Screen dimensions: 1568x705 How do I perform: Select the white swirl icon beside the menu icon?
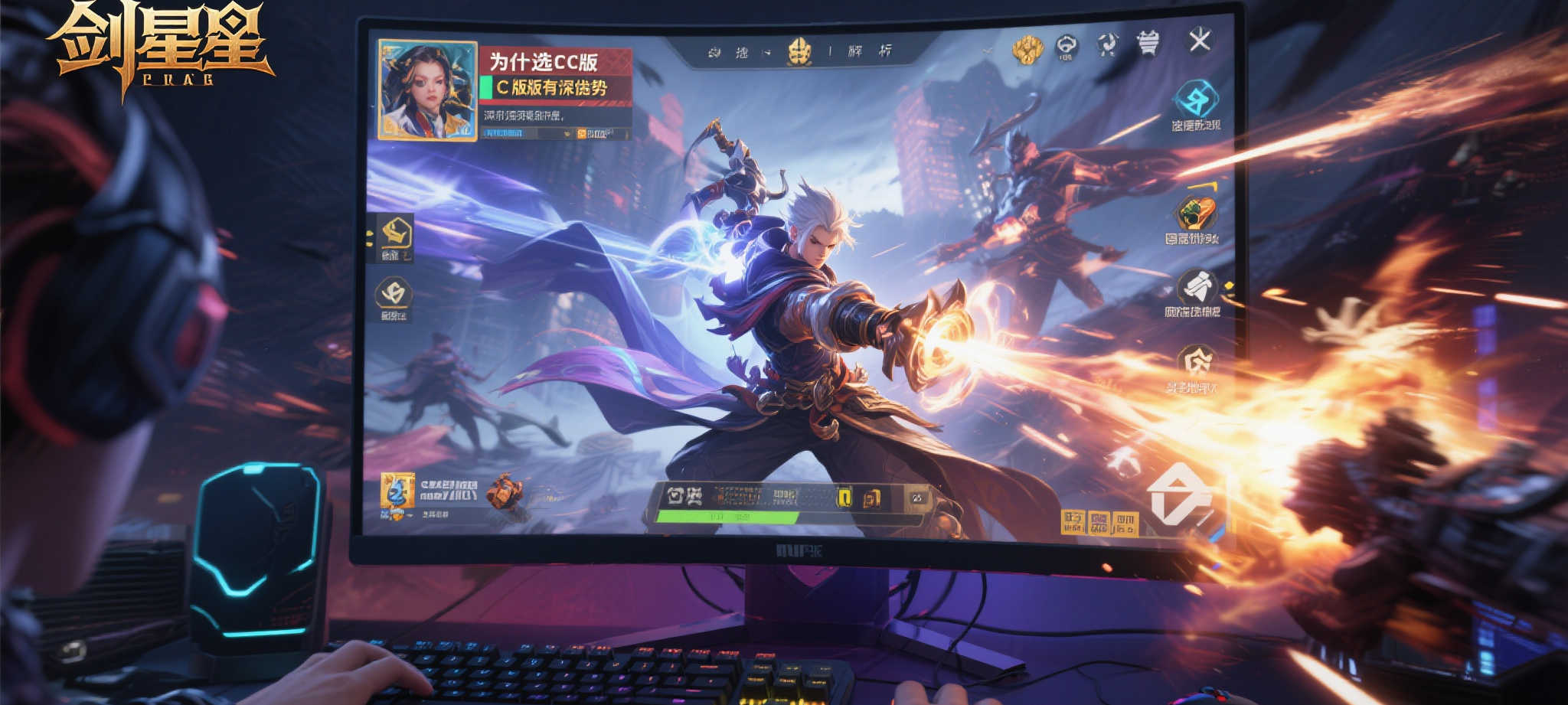[x=1107, y=44]
